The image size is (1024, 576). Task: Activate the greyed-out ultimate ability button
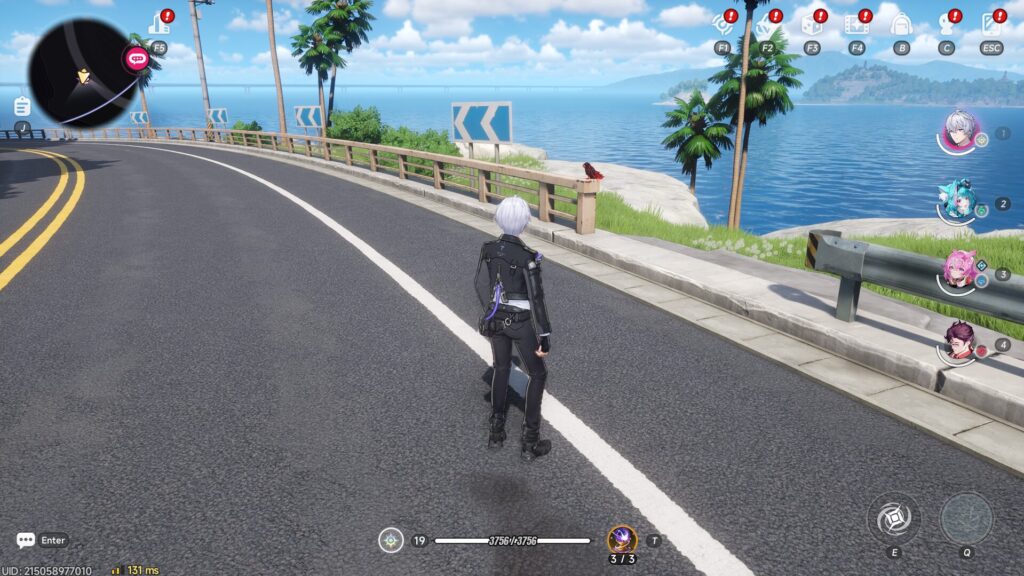pyautogui.click(x=966, y=518)
